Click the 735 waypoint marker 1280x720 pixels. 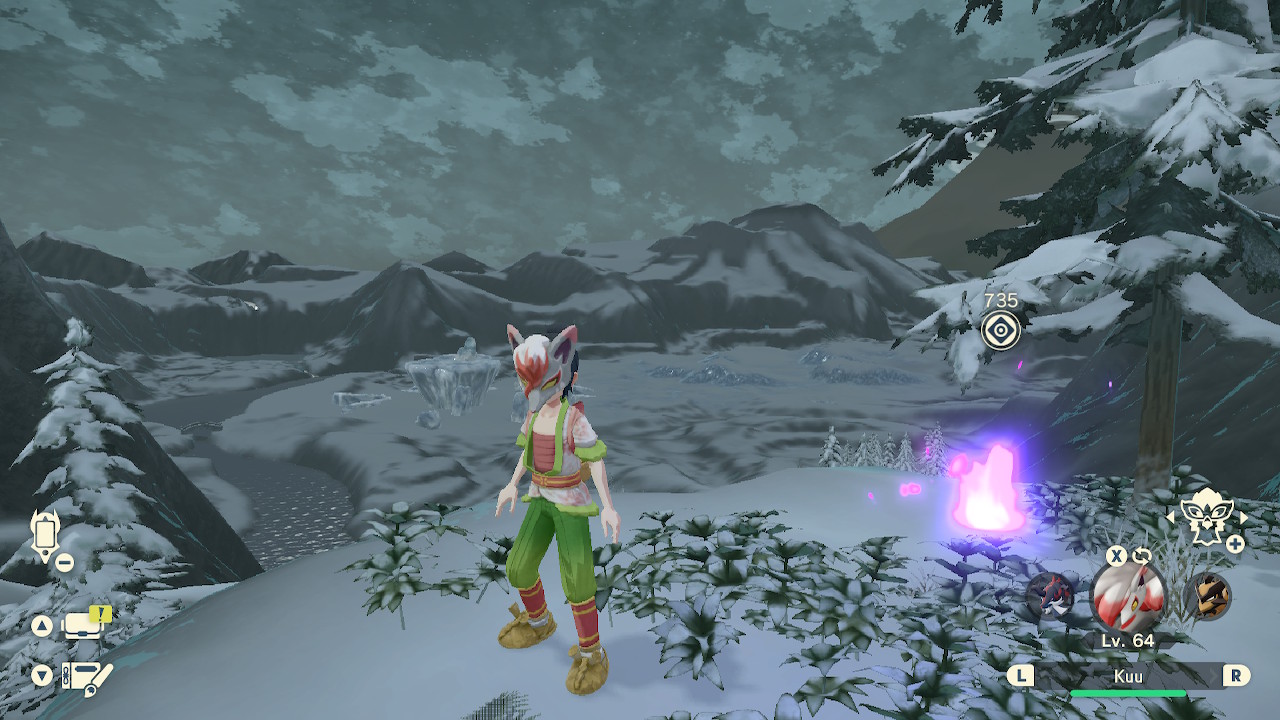[x=1000, y=330]
